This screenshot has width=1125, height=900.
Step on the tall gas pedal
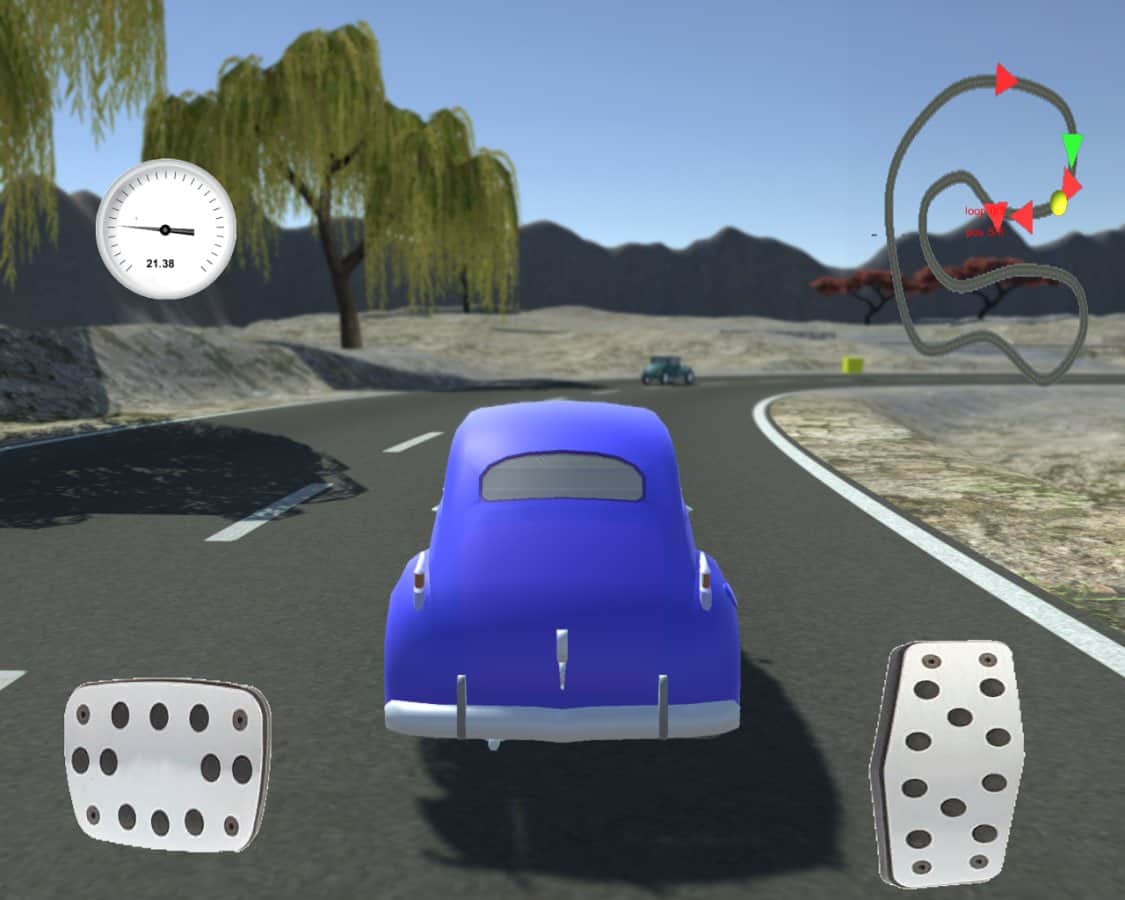(x=948, y=763)
